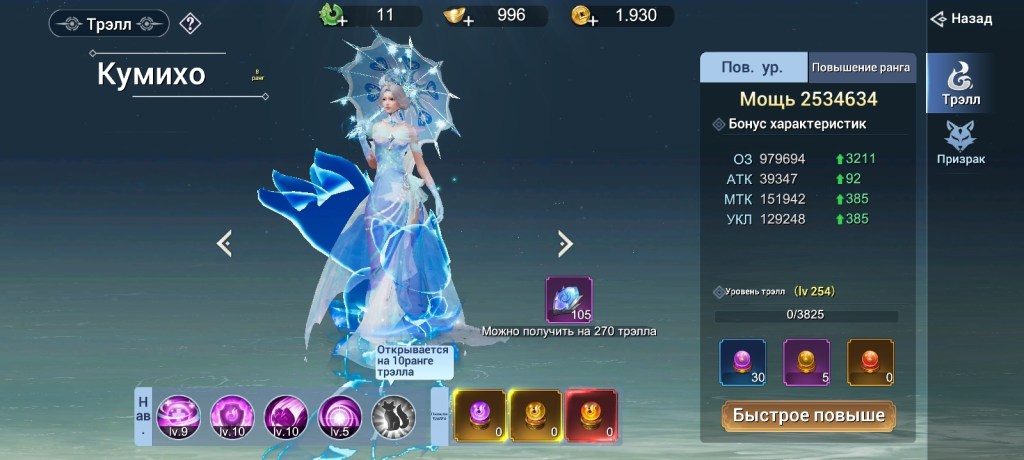Select the lv.5 glowing orb skill icon
This screenshot has width=1024, height=460.
pyautogui.click(x=340, y=415)
